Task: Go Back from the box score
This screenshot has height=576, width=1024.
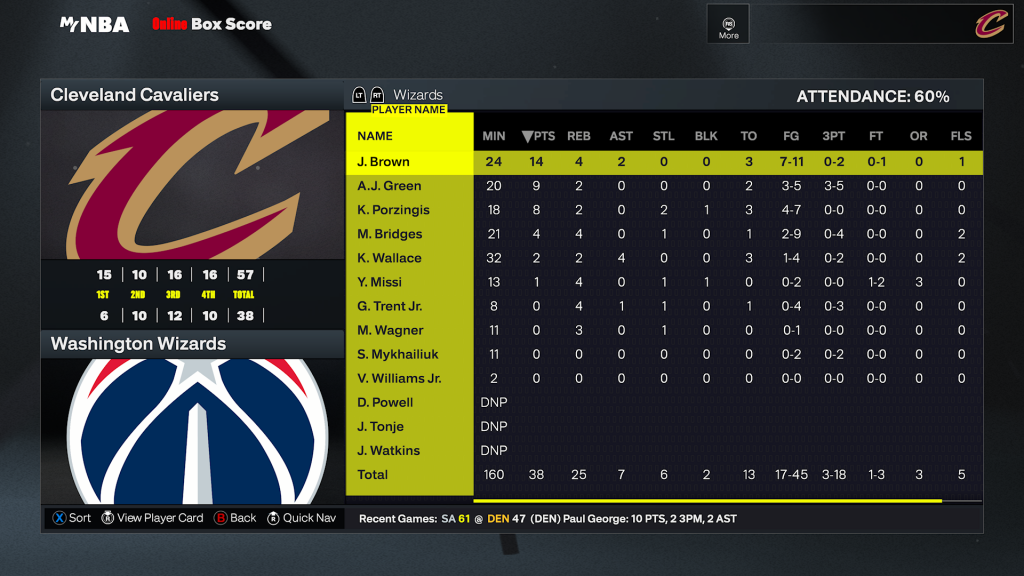Action: (x=235, y=518)
